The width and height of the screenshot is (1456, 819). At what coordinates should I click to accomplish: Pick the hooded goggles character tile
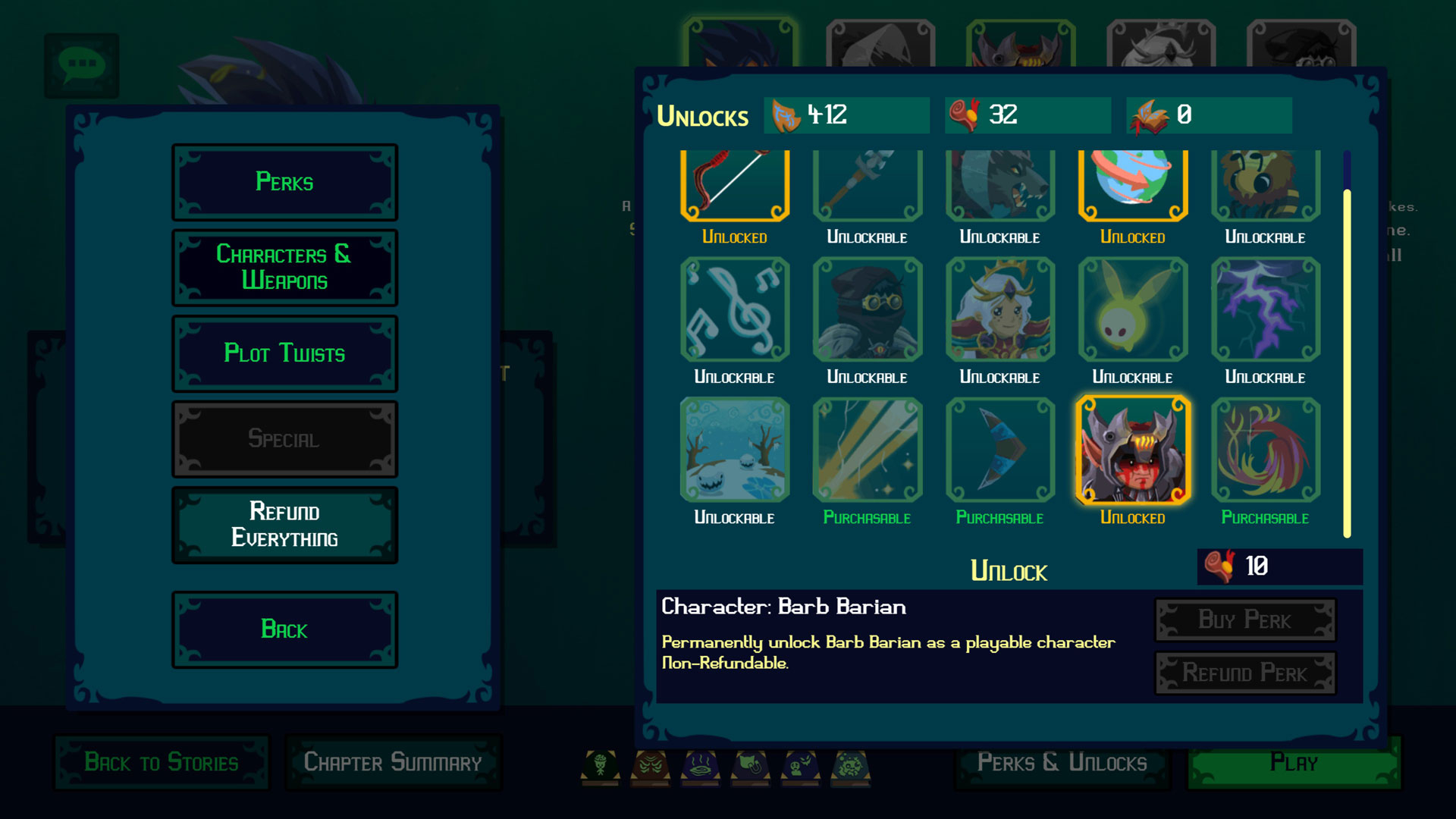coord(867,309)
